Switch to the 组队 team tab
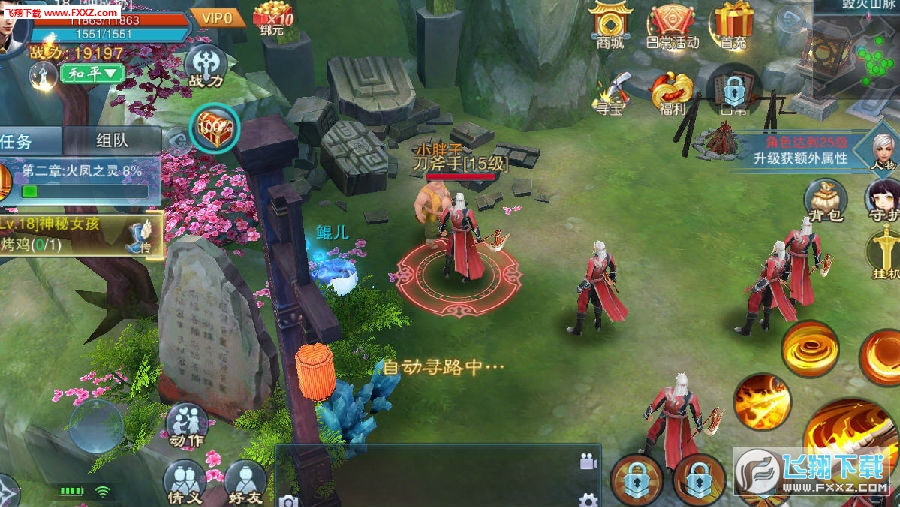 click(112, 140)
